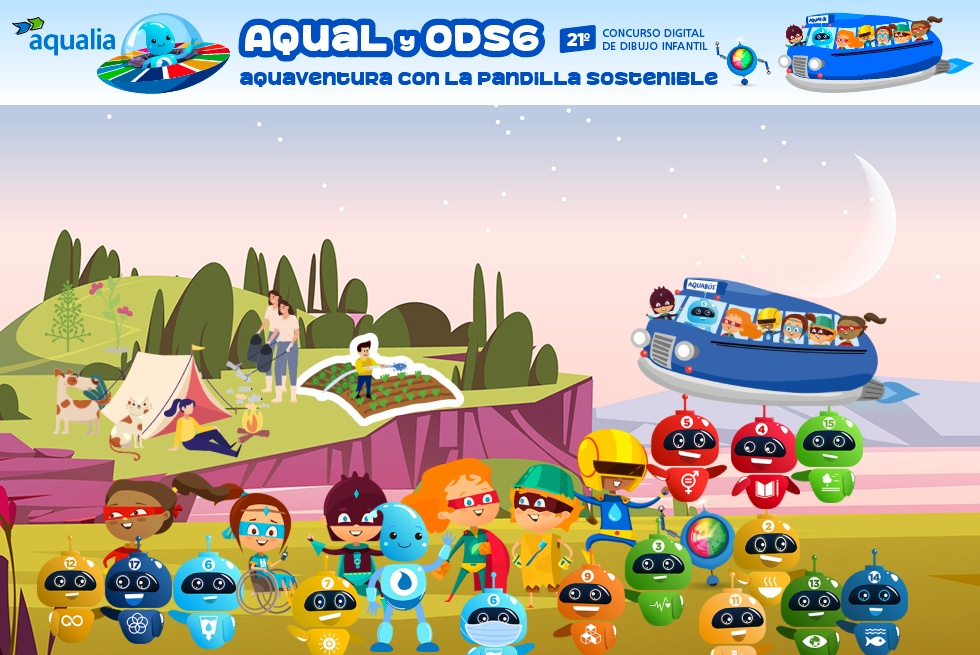Choose the light green robot numbered 15

click(828, 453)
